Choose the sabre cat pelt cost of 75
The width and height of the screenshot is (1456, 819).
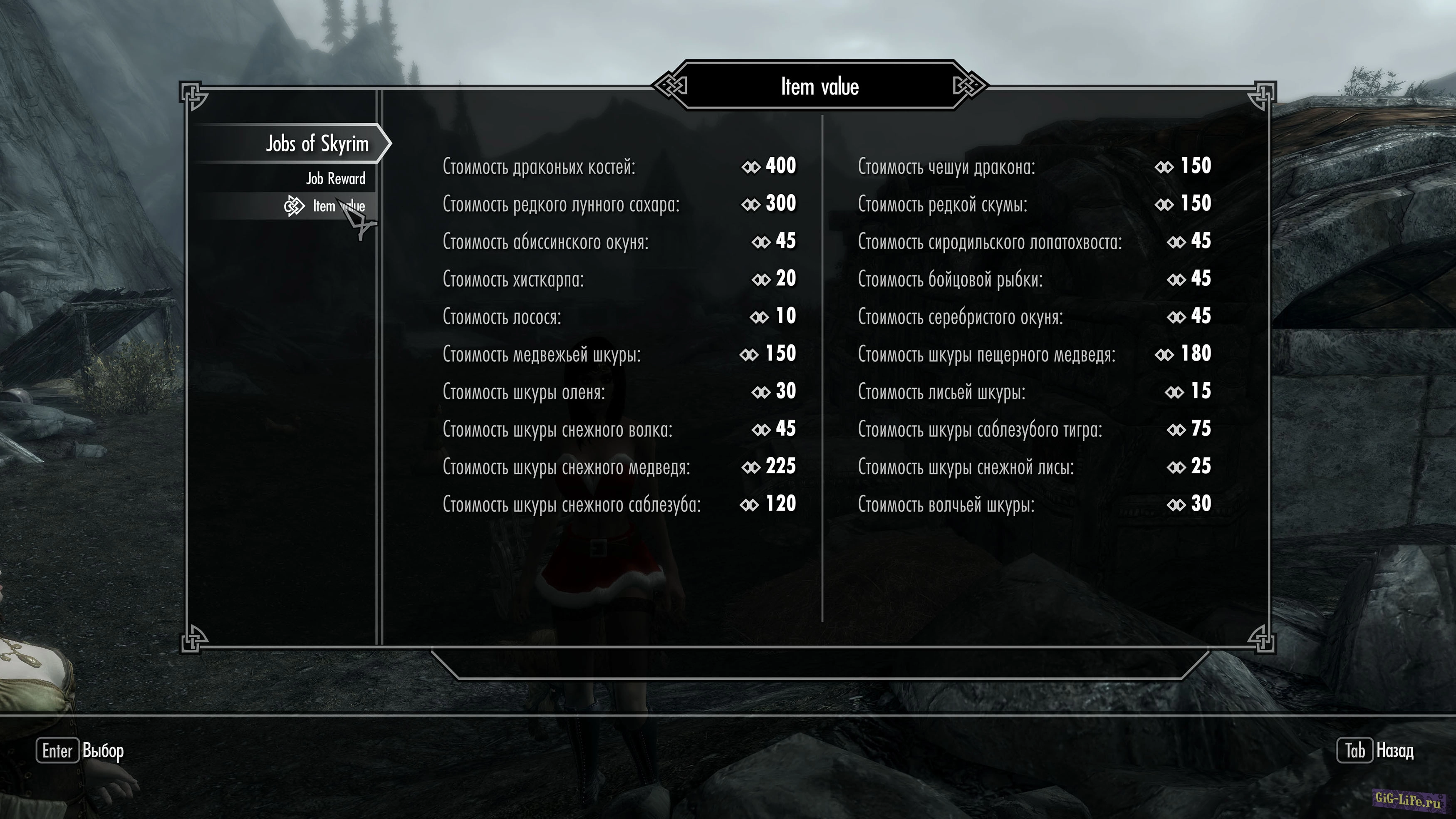(x=1034, y=429)
